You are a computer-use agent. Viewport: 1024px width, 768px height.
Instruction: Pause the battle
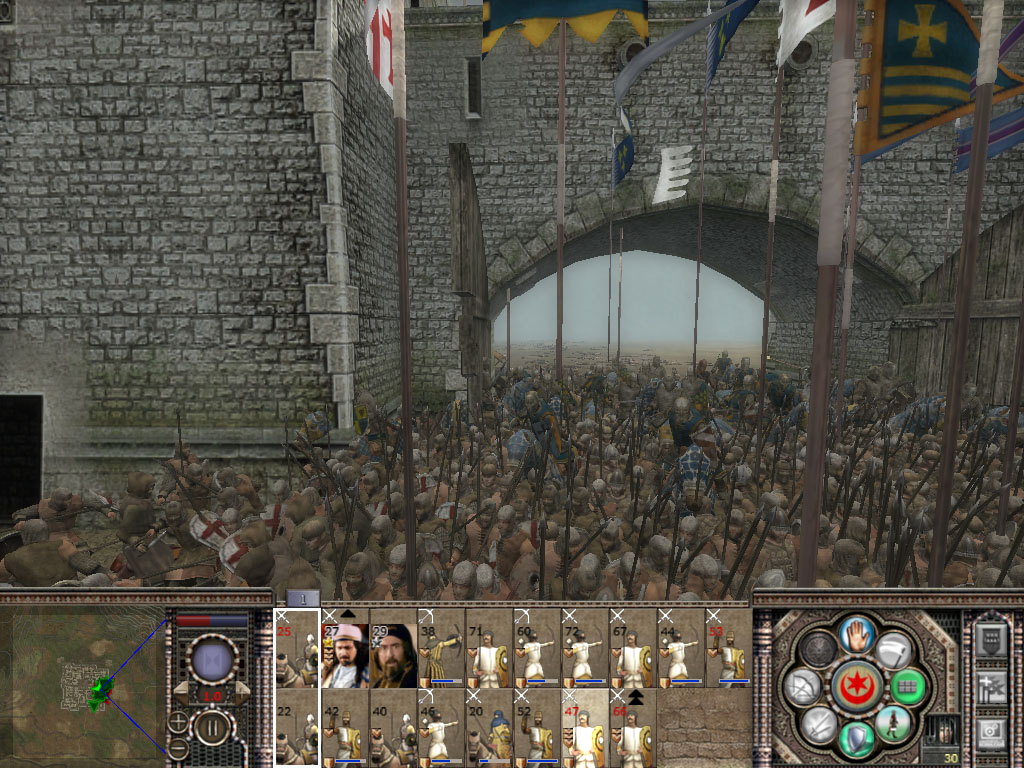[x=211, y=726]
